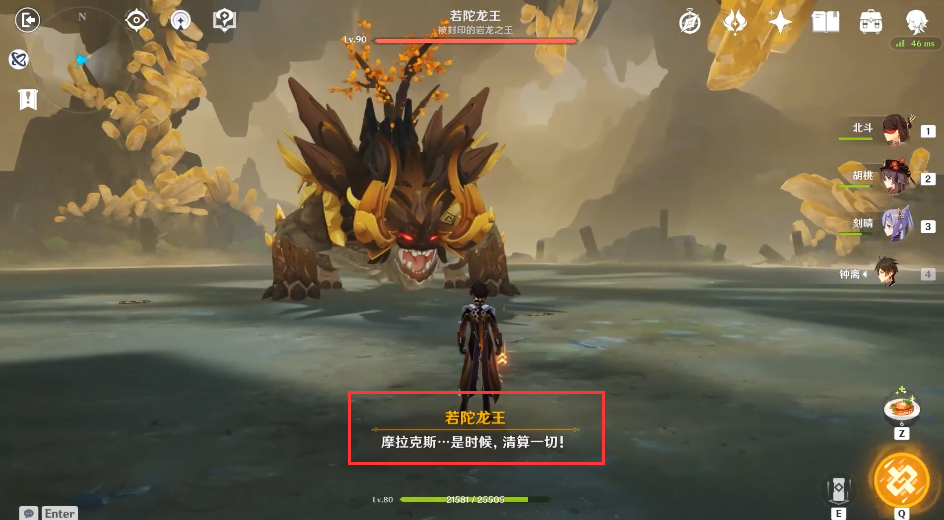Viewport: 944px width, 520px height.
Task: Click the quest banner exclamation icon
Action: pos(27,99)
